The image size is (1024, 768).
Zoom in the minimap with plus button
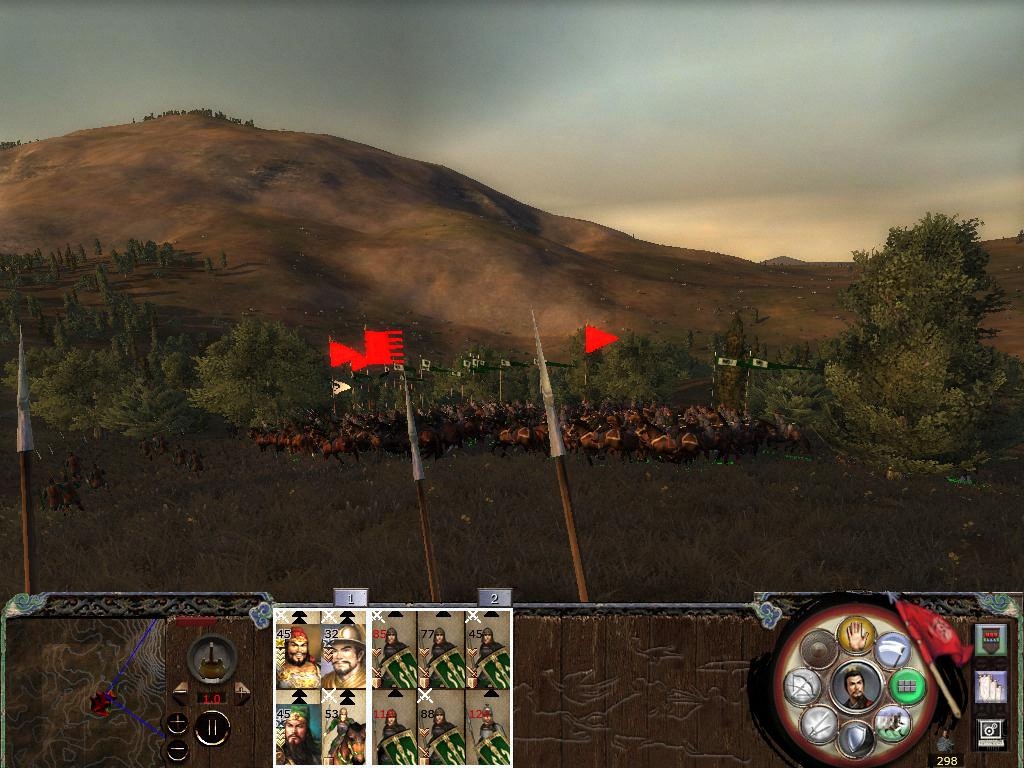click(x=177, y=722)
